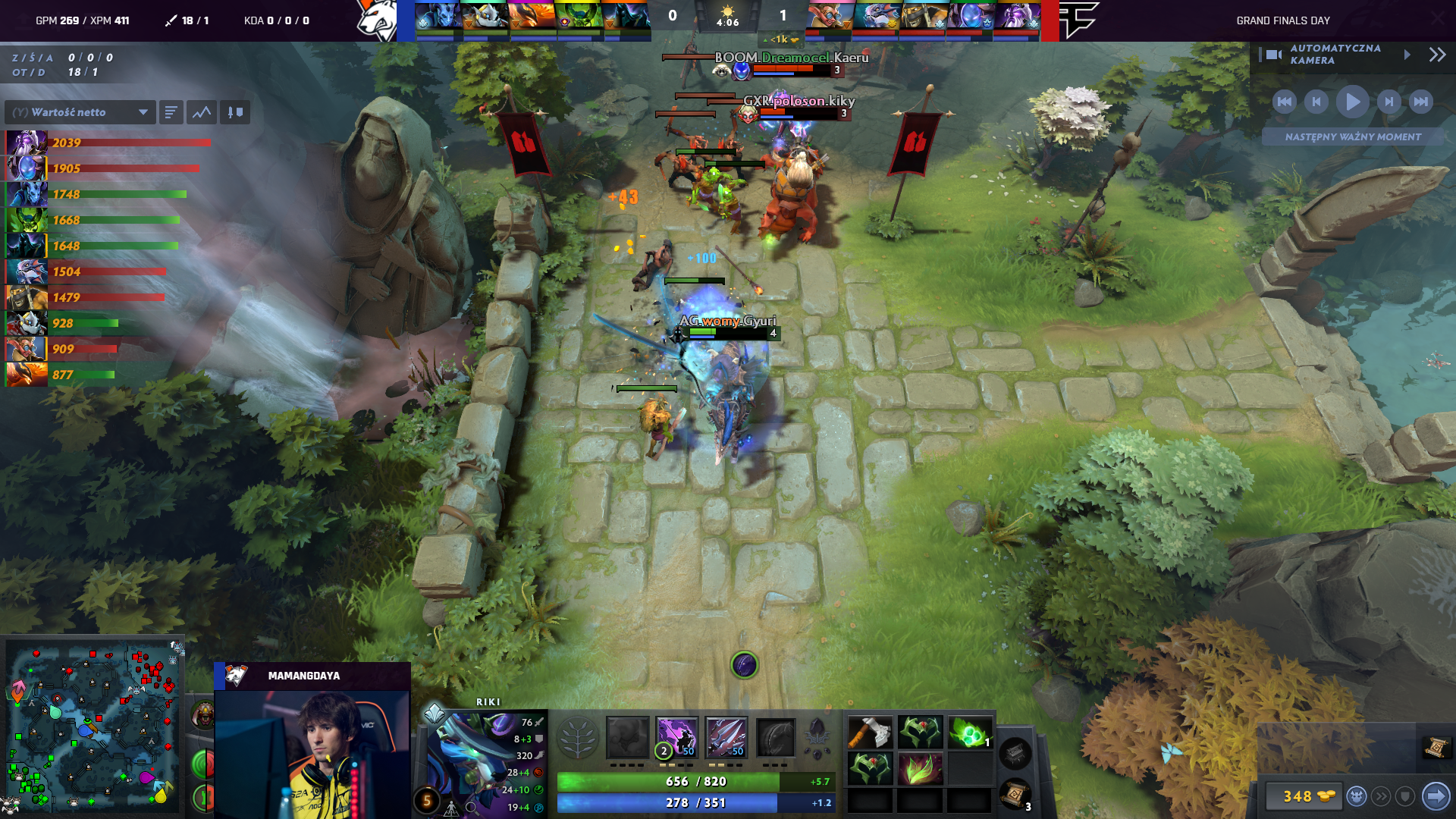Click the NASTĘPNY WAŻNY MOMENT button
The width and height of the screenshot is (1456, 819).
(1354, 137)
